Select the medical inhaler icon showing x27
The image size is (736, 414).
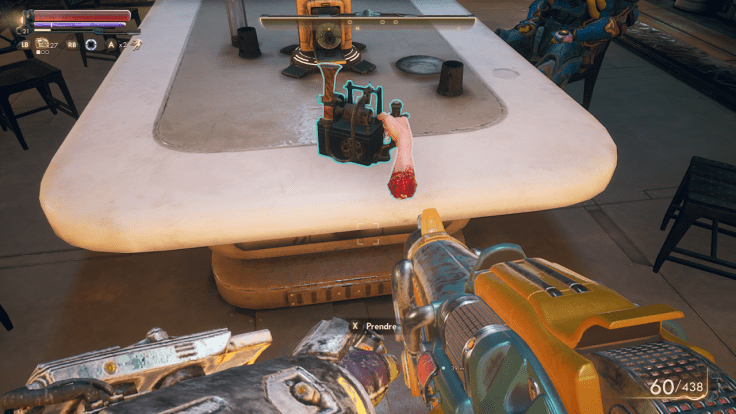click(42, 44)
